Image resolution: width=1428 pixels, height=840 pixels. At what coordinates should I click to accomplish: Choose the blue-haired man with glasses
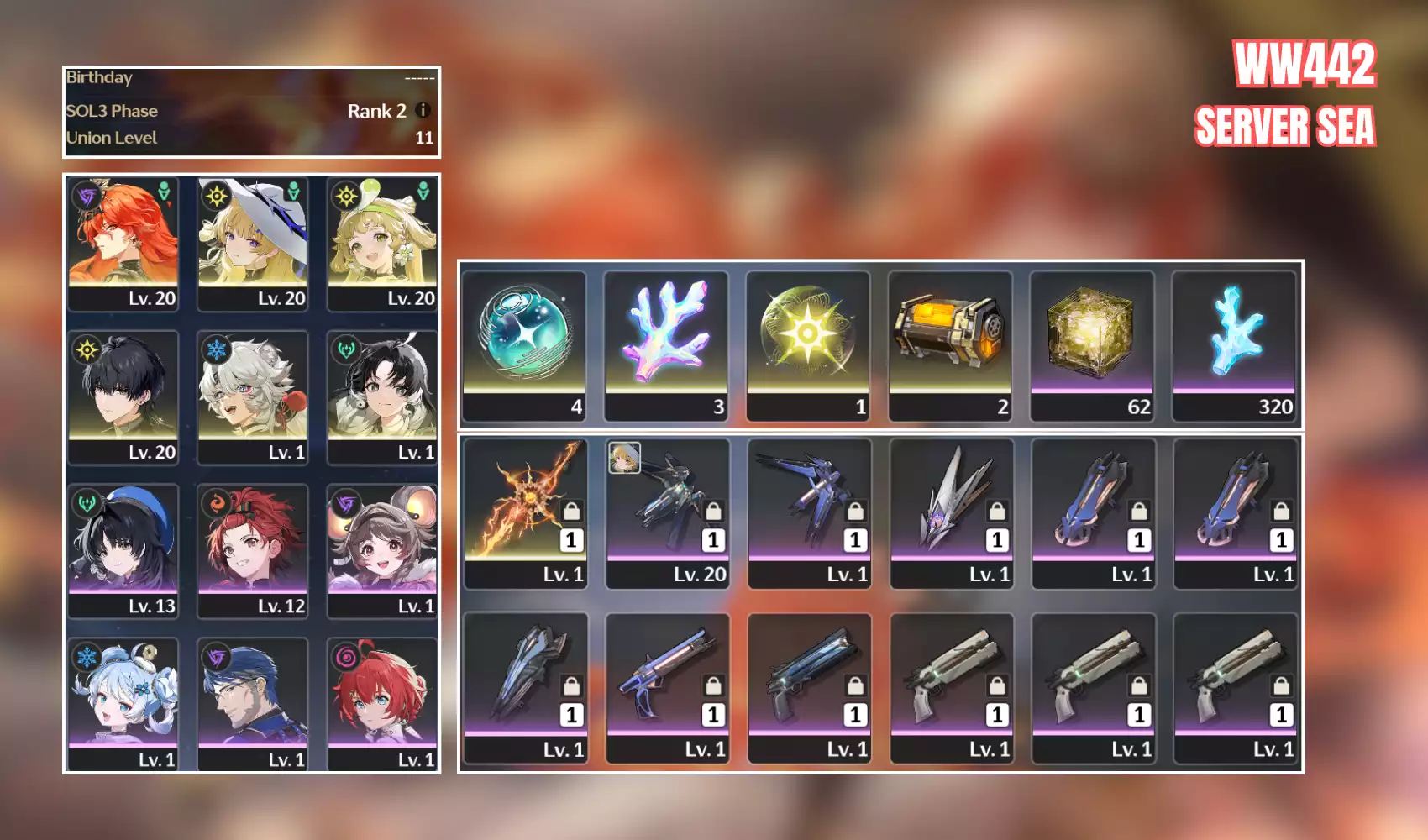pyautogui.click(x=252, y=703)
